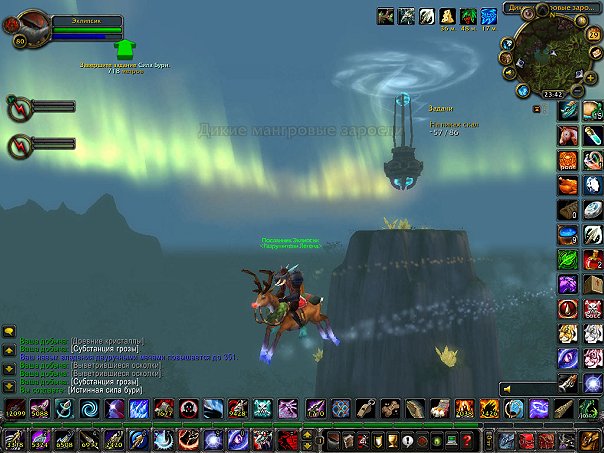604x453 pixels.
Task: Click the minimap clock showing 23:42
Action: 551,93
